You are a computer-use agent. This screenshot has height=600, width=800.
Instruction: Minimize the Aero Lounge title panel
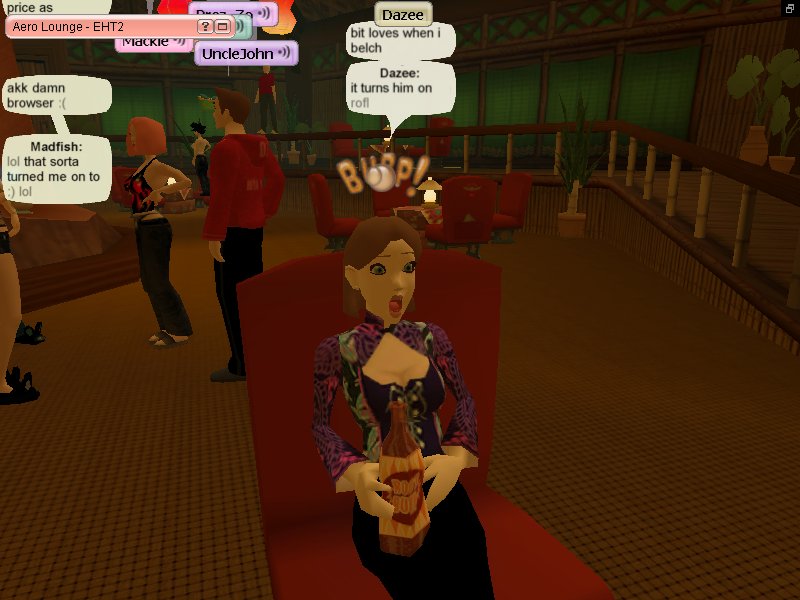tap(222, 26)
